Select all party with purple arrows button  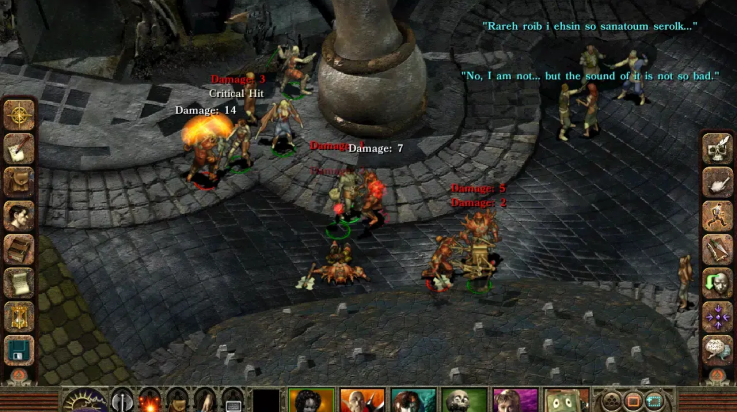point(717,317)
